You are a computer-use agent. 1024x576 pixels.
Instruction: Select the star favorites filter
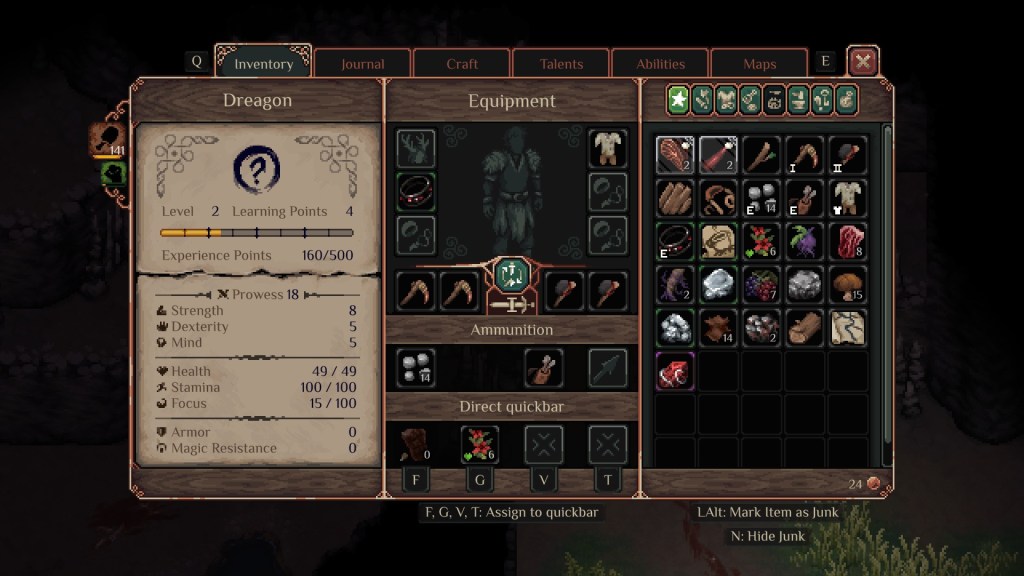point(679,99)
